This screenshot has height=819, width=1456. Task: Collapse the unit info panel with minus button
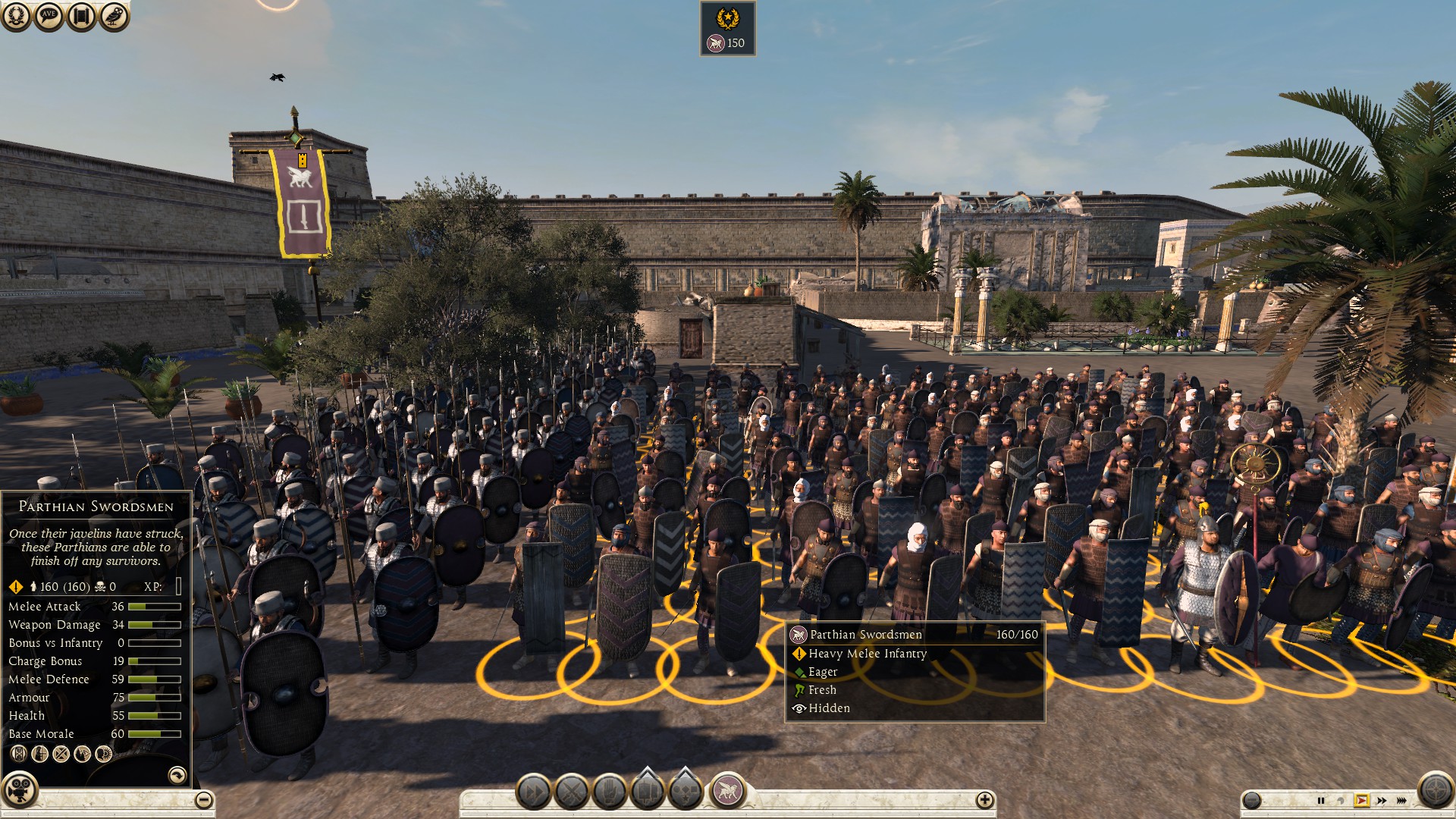pyautogui.click(x=203, y=799)
